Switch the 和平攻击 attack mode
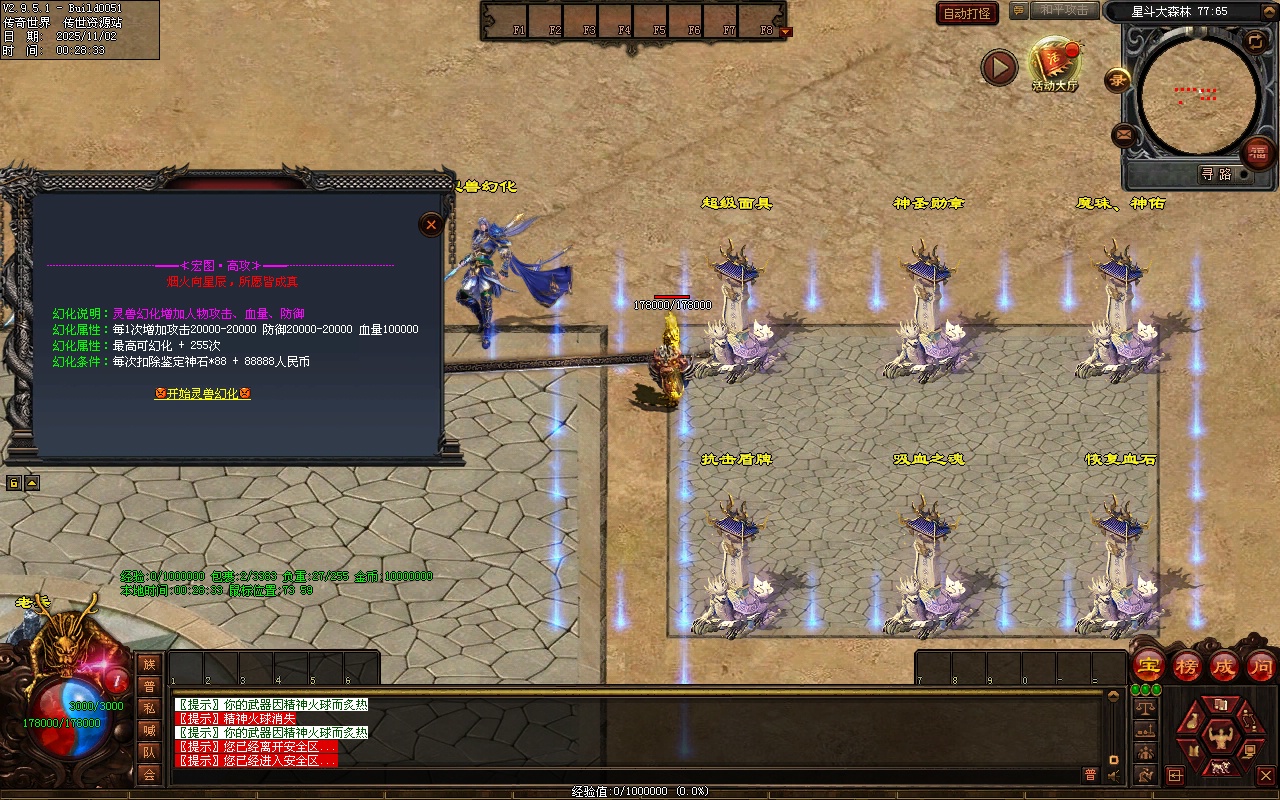The image size is (1280, 800). (1062, 10)
